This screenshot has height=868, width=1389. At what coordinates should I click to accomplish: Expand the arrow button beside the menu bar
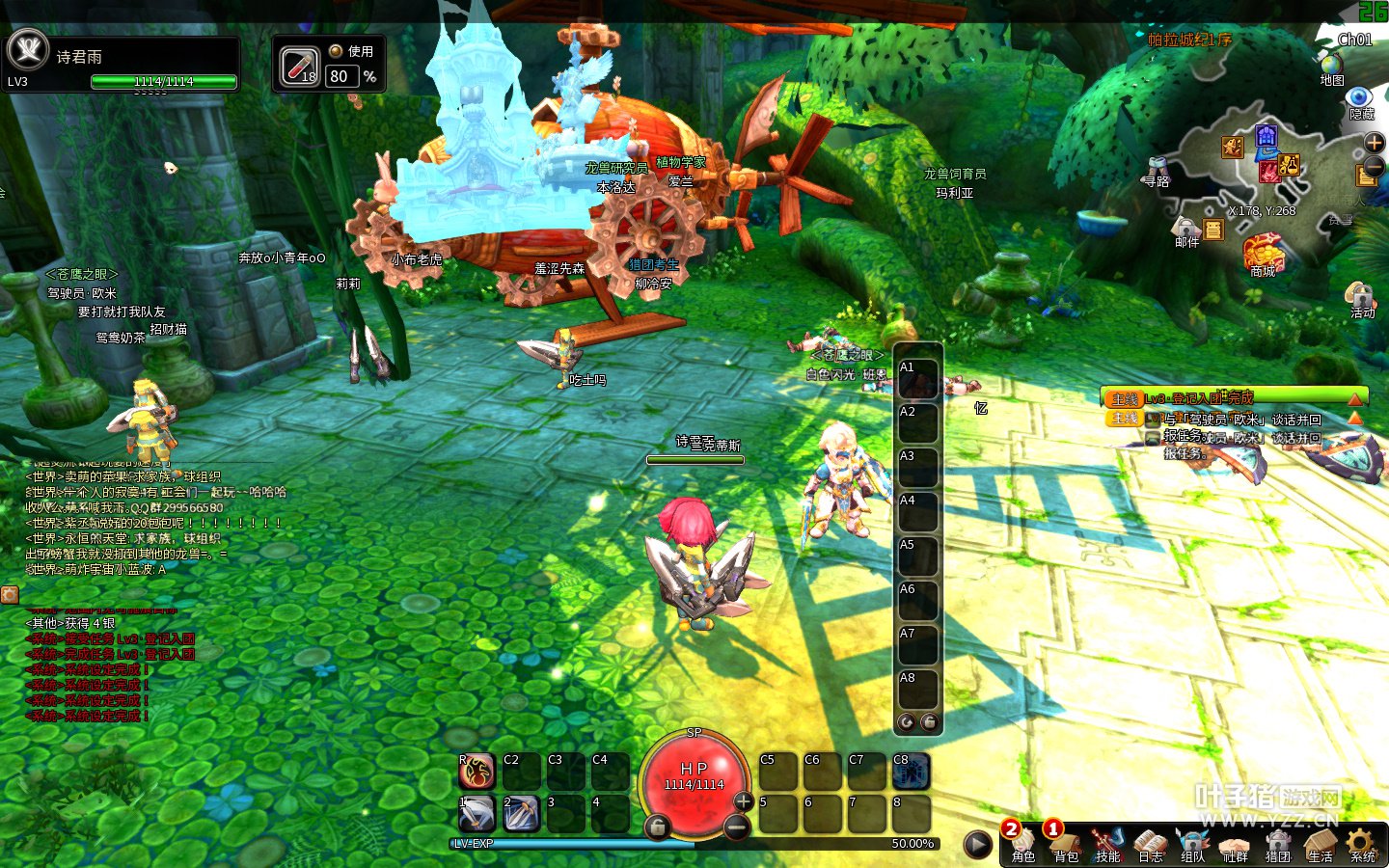[978, 845]
